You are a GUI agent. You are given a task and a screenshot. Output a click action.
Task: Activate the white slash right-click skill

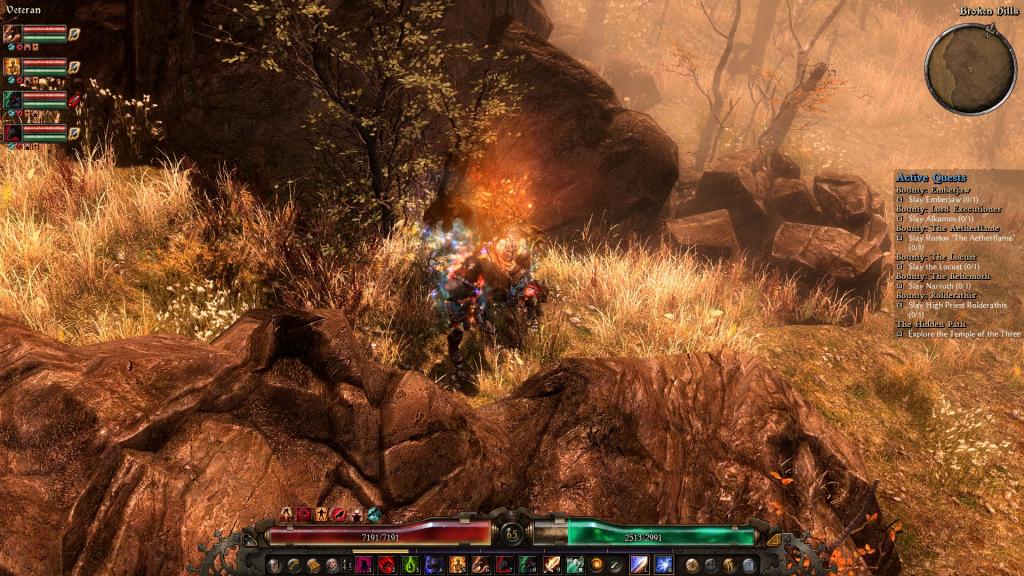[640, 565]
